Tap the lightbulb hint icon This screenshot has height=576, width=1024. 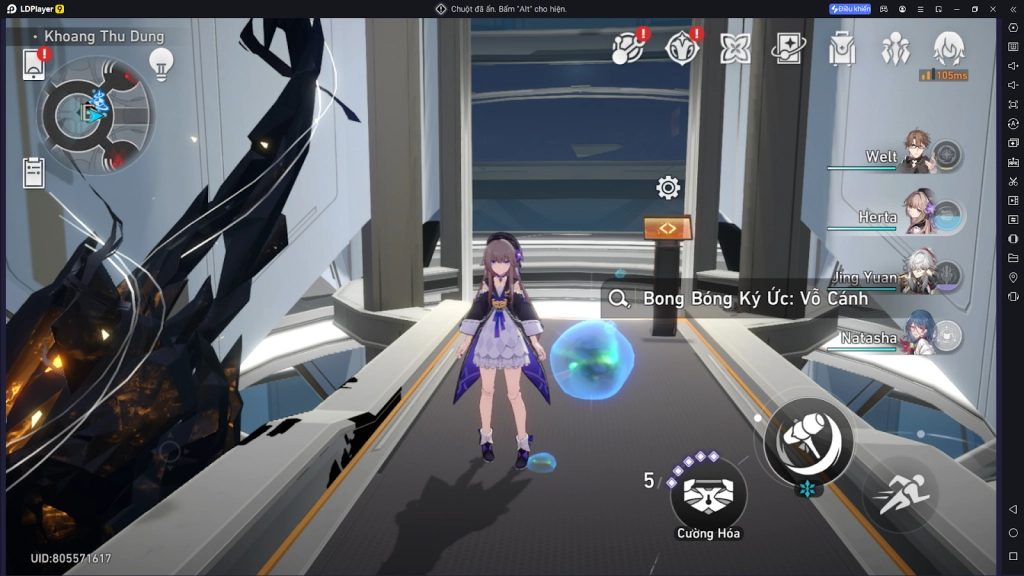(160, 63)
